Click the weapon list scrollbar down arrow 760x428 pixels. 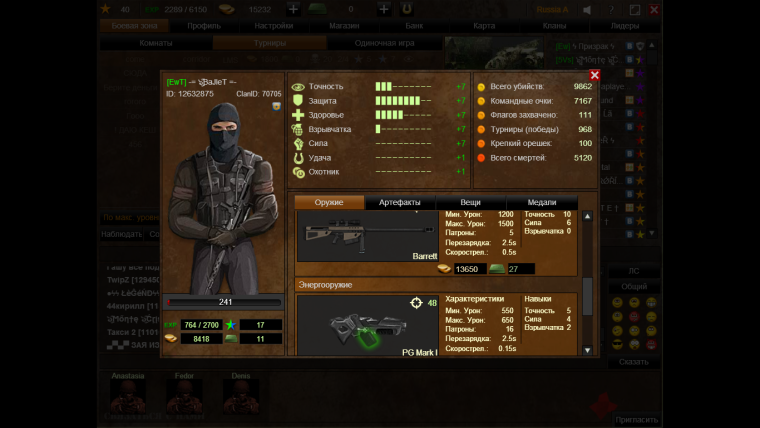pyautogui.click(x=588, y=349)
